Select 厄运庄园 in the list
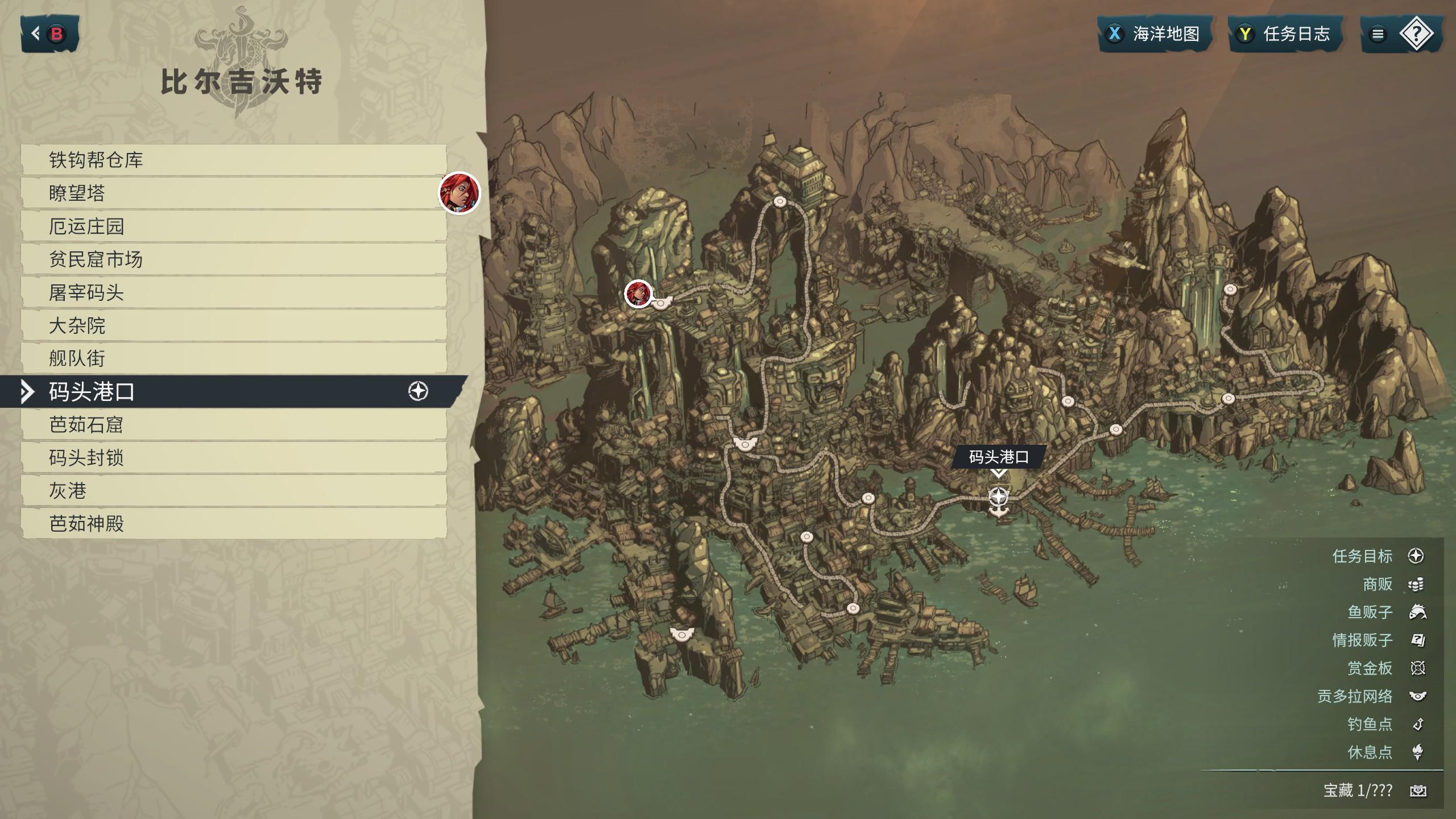 point(233,226)
